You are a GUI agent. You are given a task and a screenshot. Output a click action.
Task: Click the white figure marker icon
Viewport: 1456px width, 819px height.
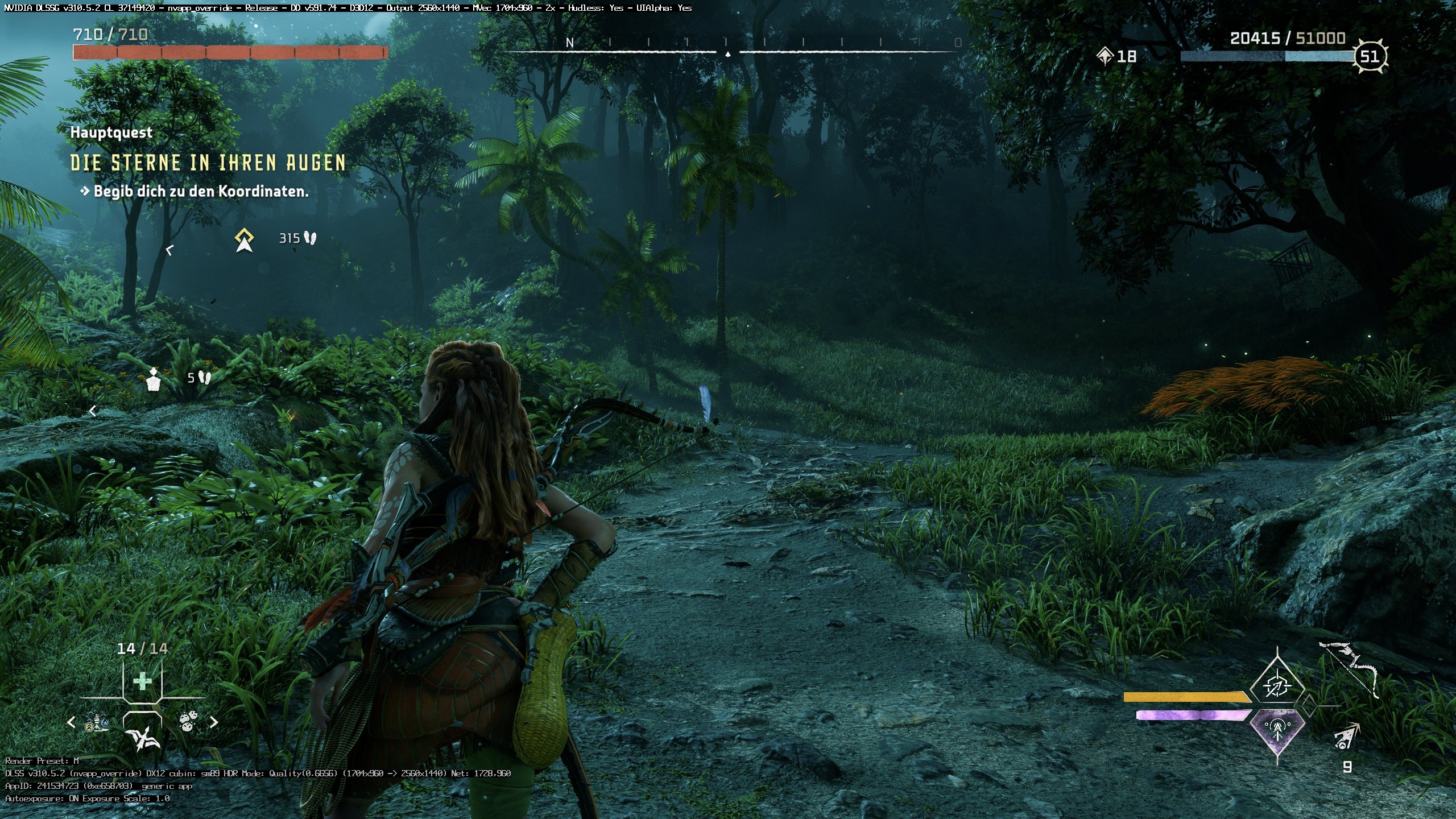coord(154,379)
